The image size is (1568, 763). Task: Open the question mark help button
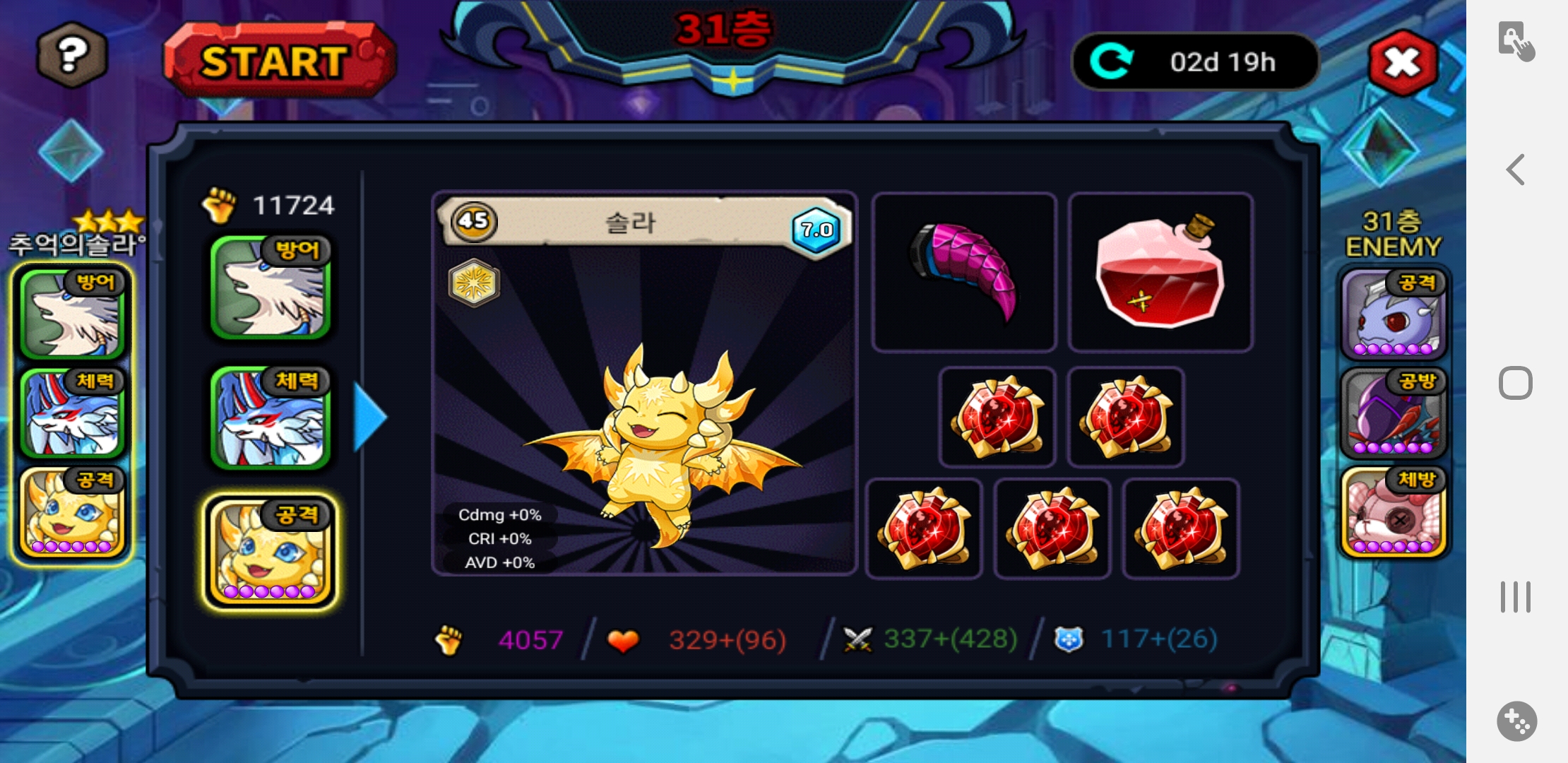[71, 55]
